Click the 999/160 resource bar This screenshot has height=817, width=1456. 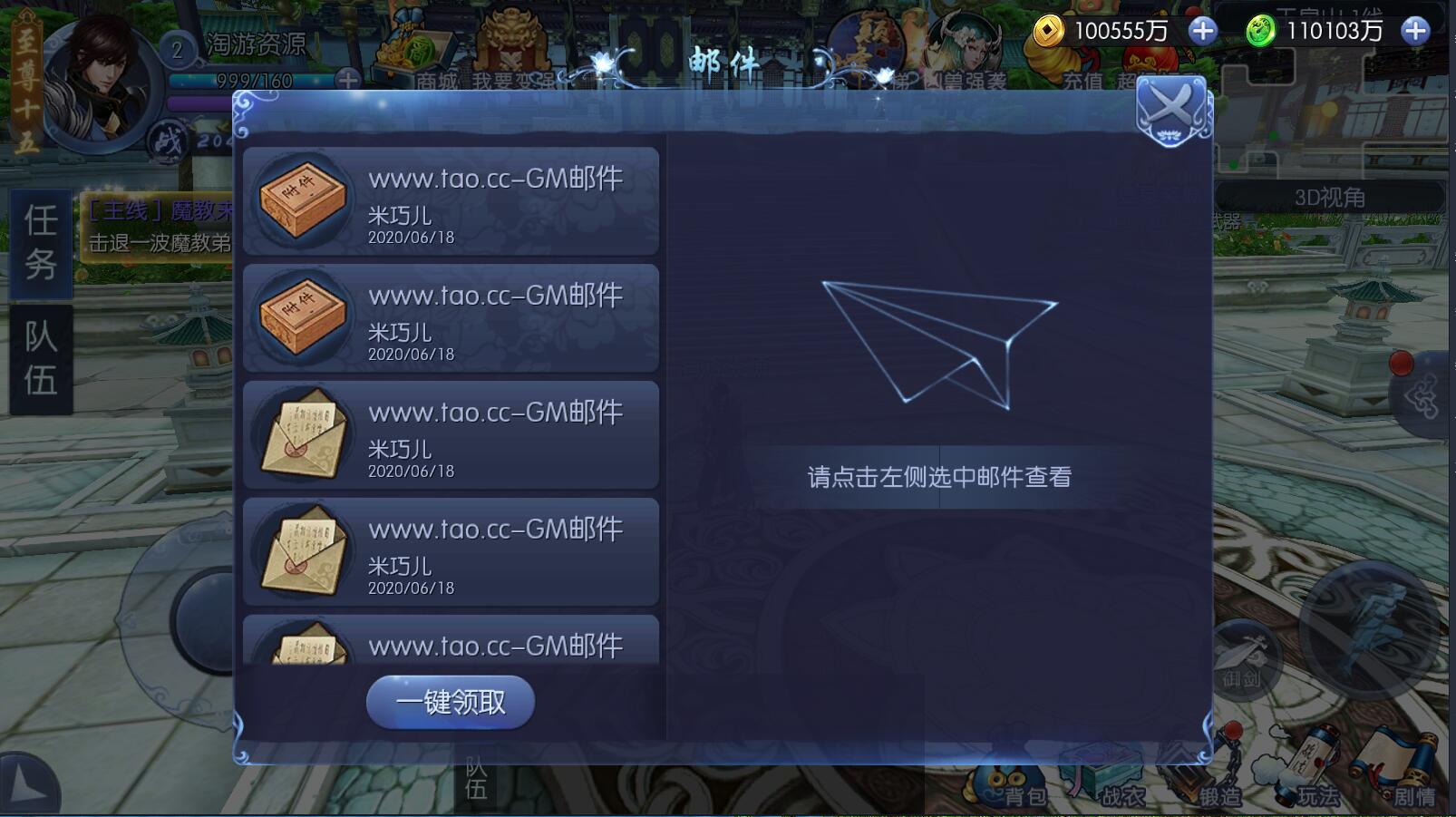tap(254, 81)
